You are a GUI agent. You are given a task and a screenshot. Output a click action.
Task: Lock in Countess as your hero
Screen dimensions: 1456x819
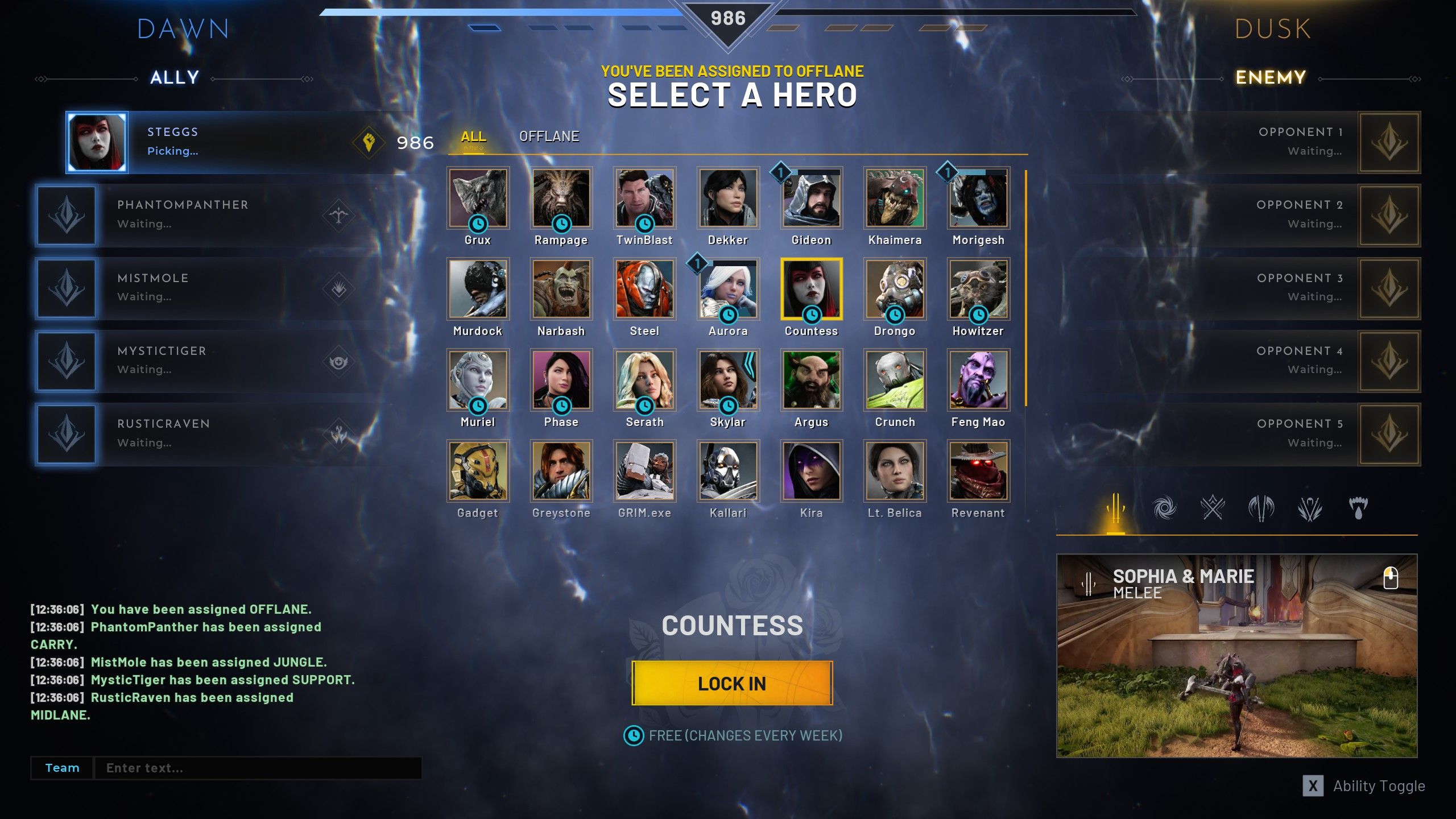coord(732,683)
